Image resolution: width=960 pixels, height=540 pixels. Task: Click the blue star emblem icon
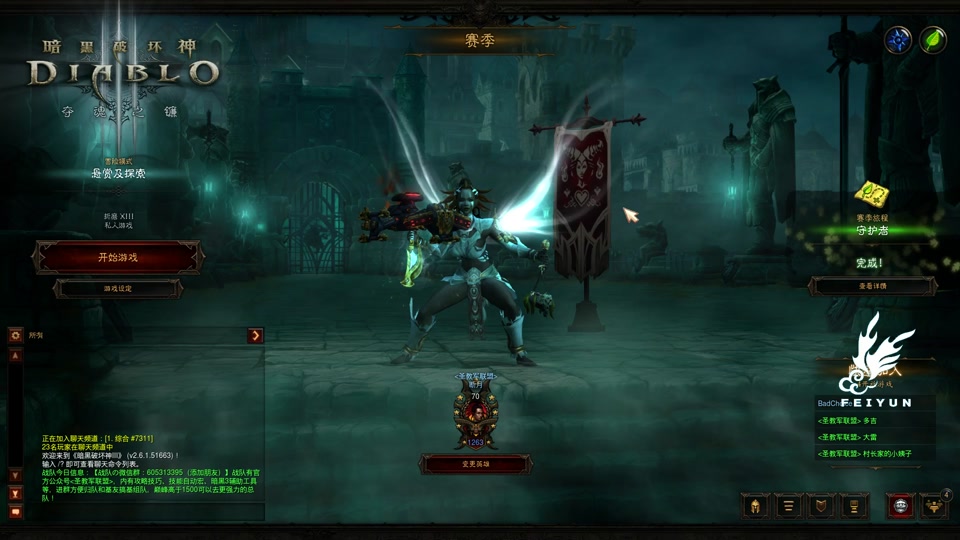point(897,40)
